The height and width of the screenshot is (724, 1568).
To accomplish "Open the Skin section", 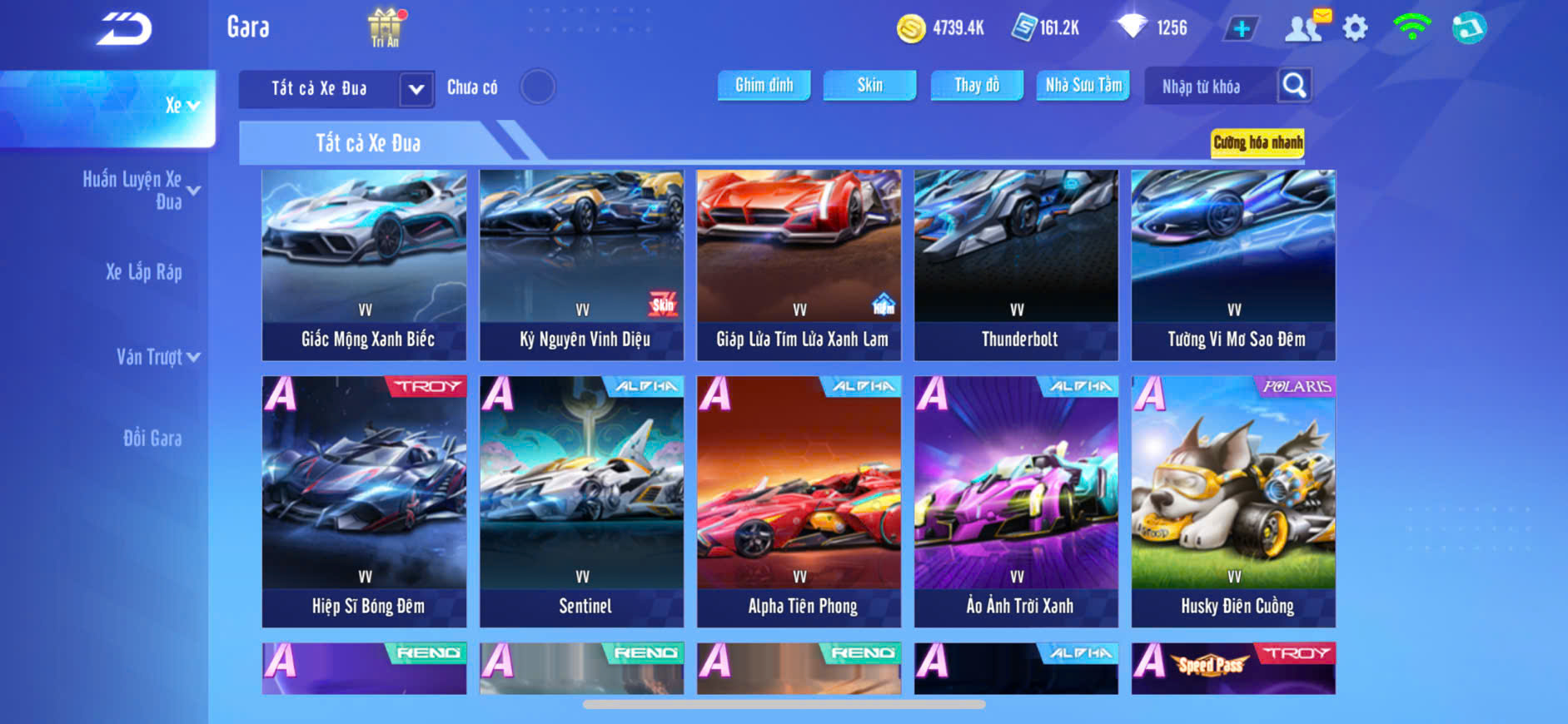I will click(869, 85).
